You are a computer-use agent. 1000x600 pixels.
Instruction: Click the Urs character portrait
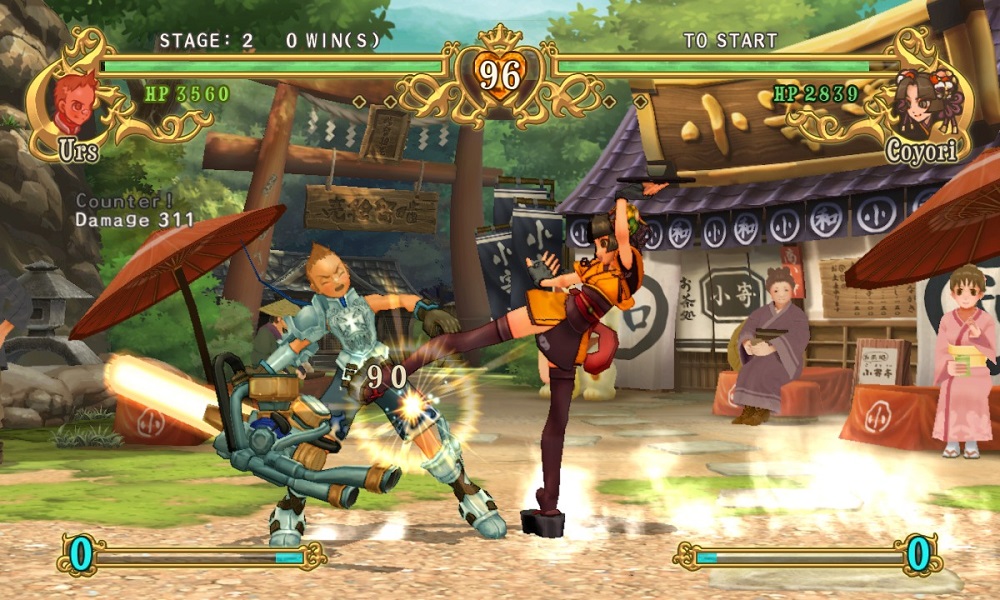(75, 101)
